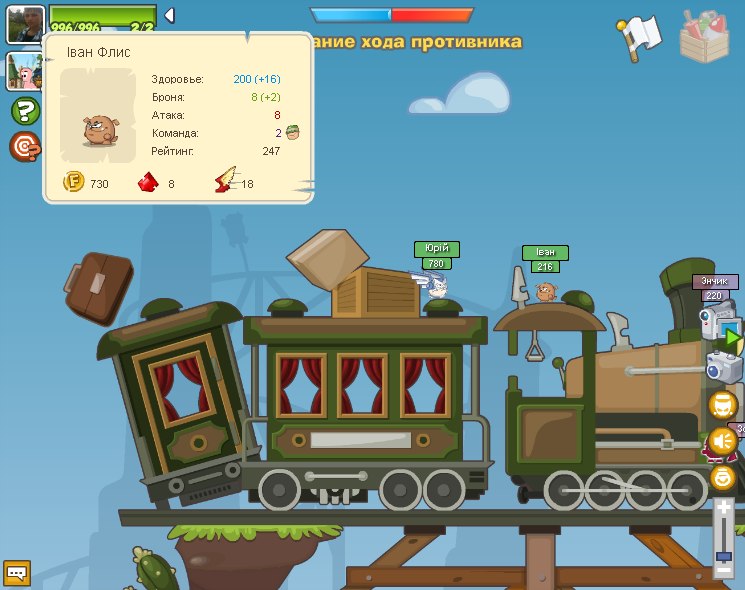Click the orange face button above the speaker
745x590 pixels.
tap(722, 404)
